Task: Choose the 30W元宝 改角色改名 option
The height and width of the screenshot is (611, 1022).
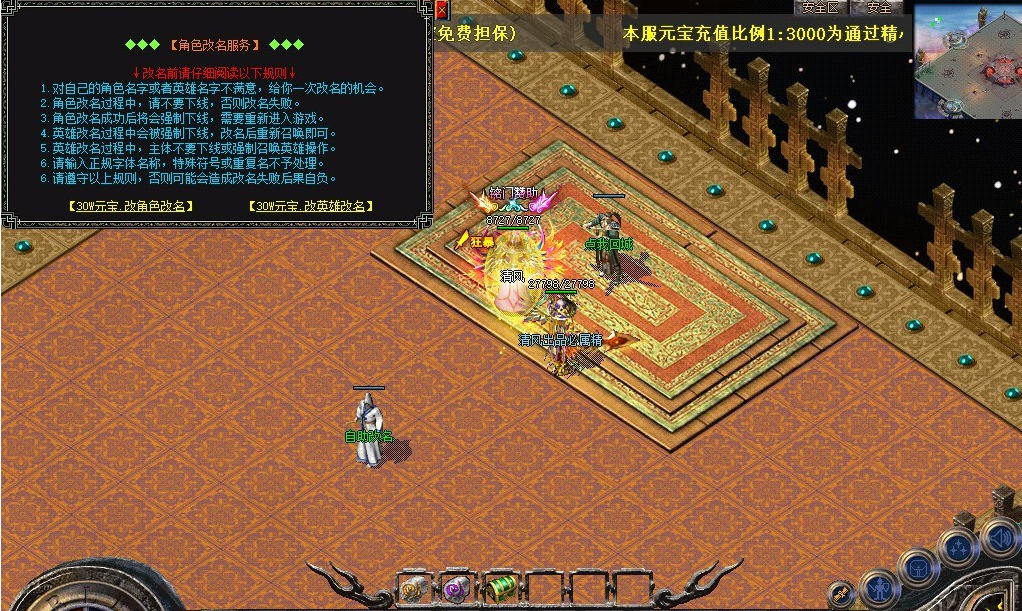Action: (131, 206)
